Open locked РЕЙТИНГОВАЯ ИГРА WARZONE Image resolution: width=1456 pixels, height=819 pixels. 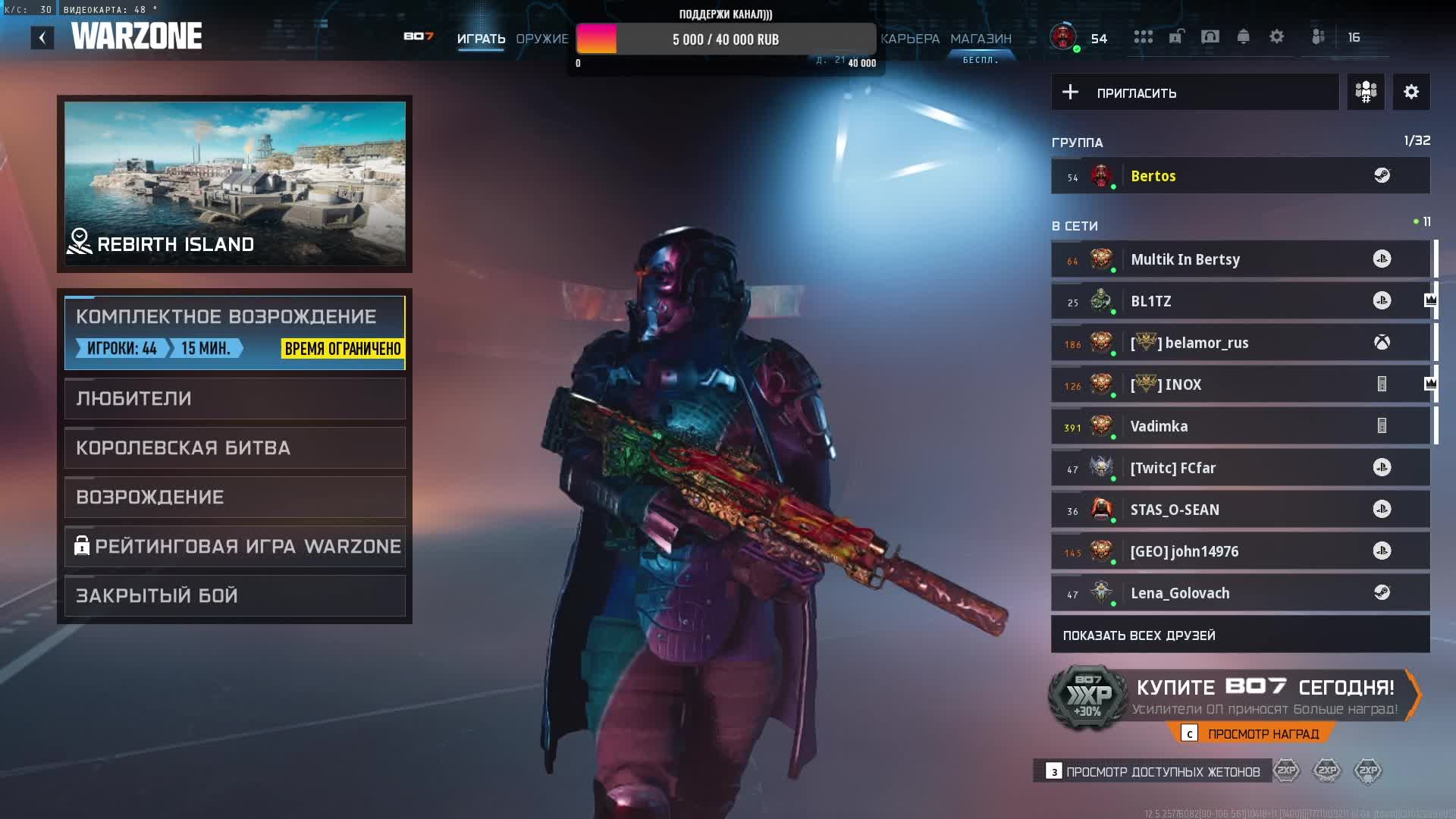234,546
